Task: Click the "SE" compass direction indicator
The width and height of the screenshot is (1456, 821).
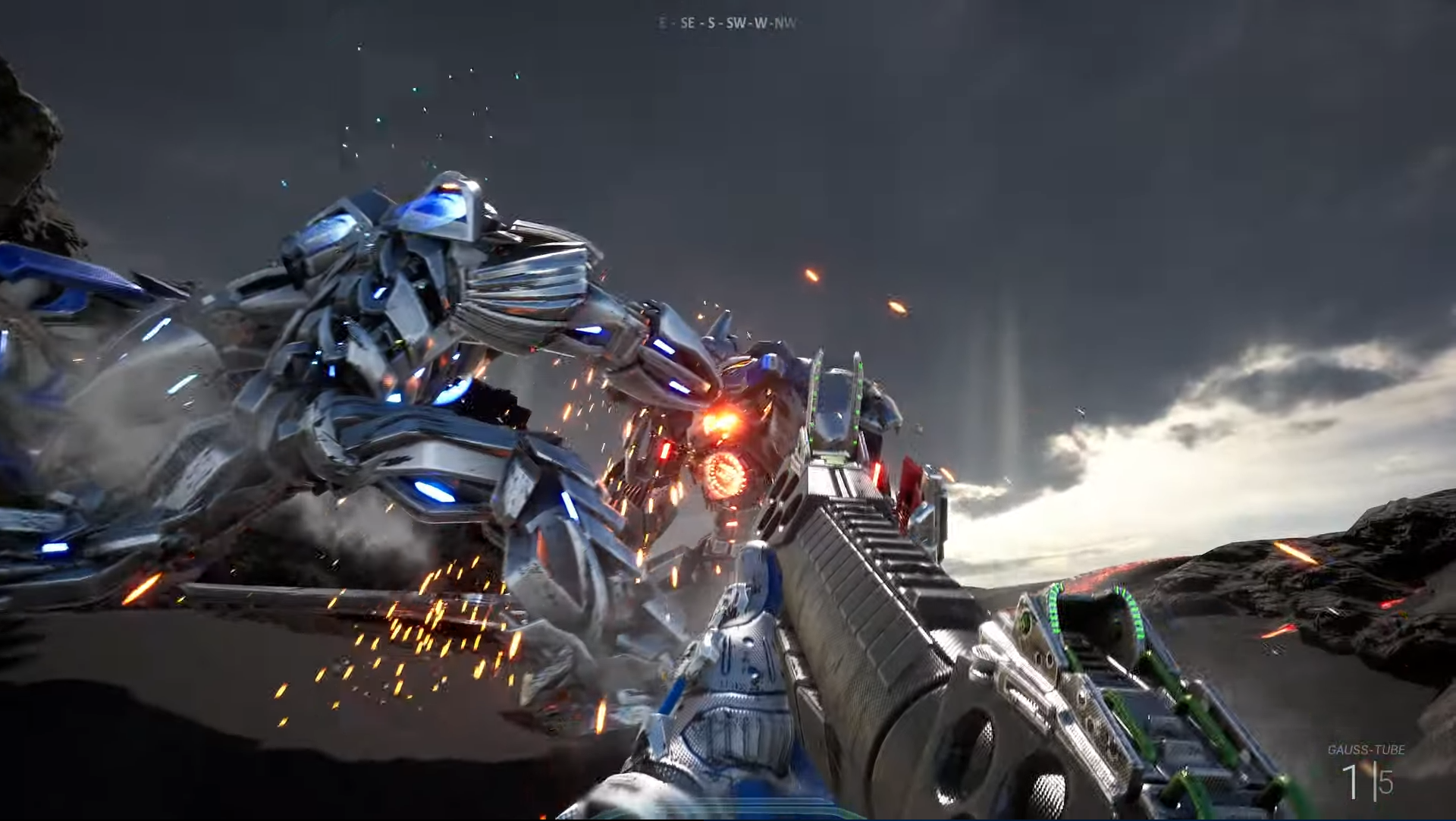Action: (686, 24)
